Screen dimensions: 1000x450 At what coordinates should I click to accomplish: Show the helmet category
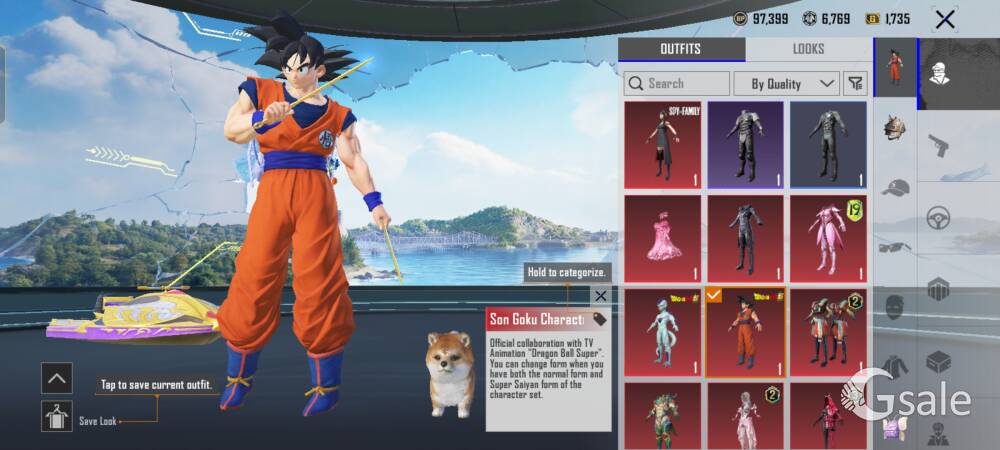(x=895, y=128)
